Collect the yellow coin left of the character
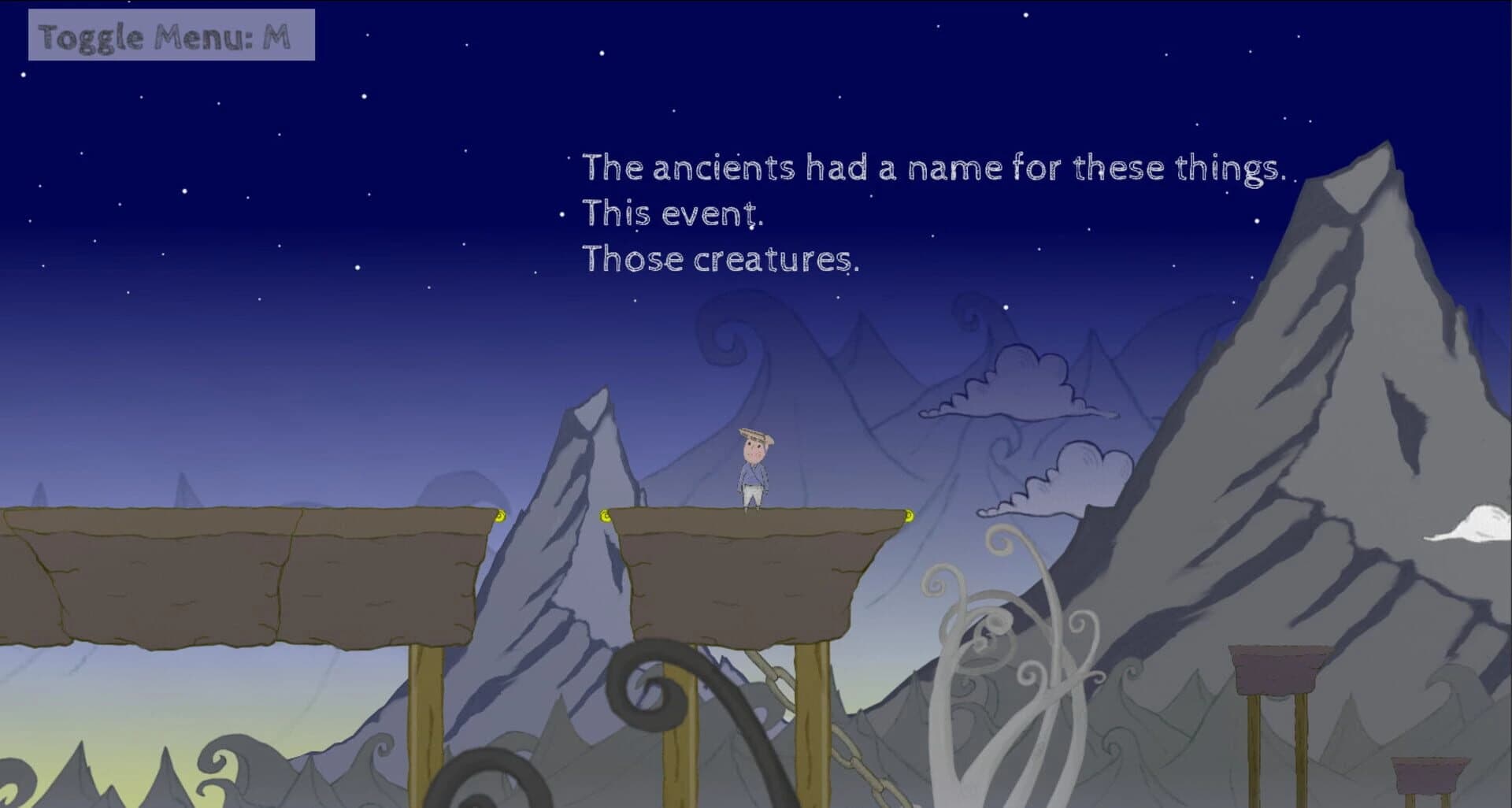Image resolution: width=1512 pixels, height=808 pixels. click(x=605, y=517)
